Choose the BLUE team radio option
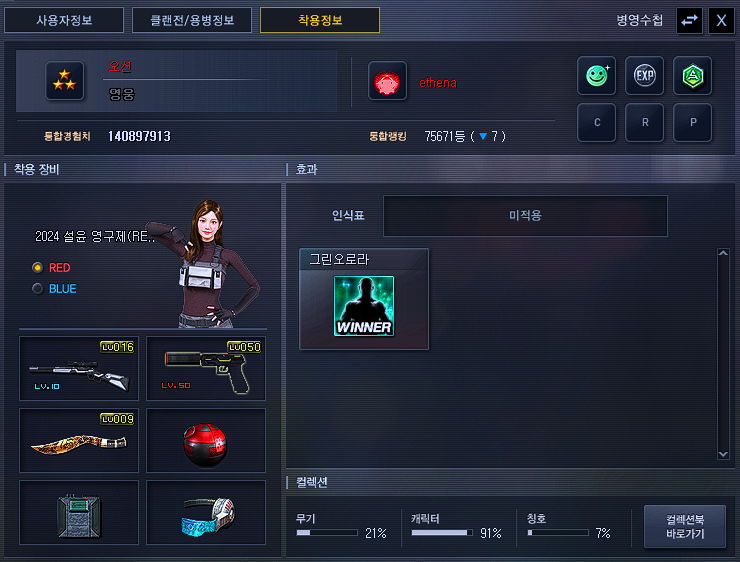 point(38,289)
